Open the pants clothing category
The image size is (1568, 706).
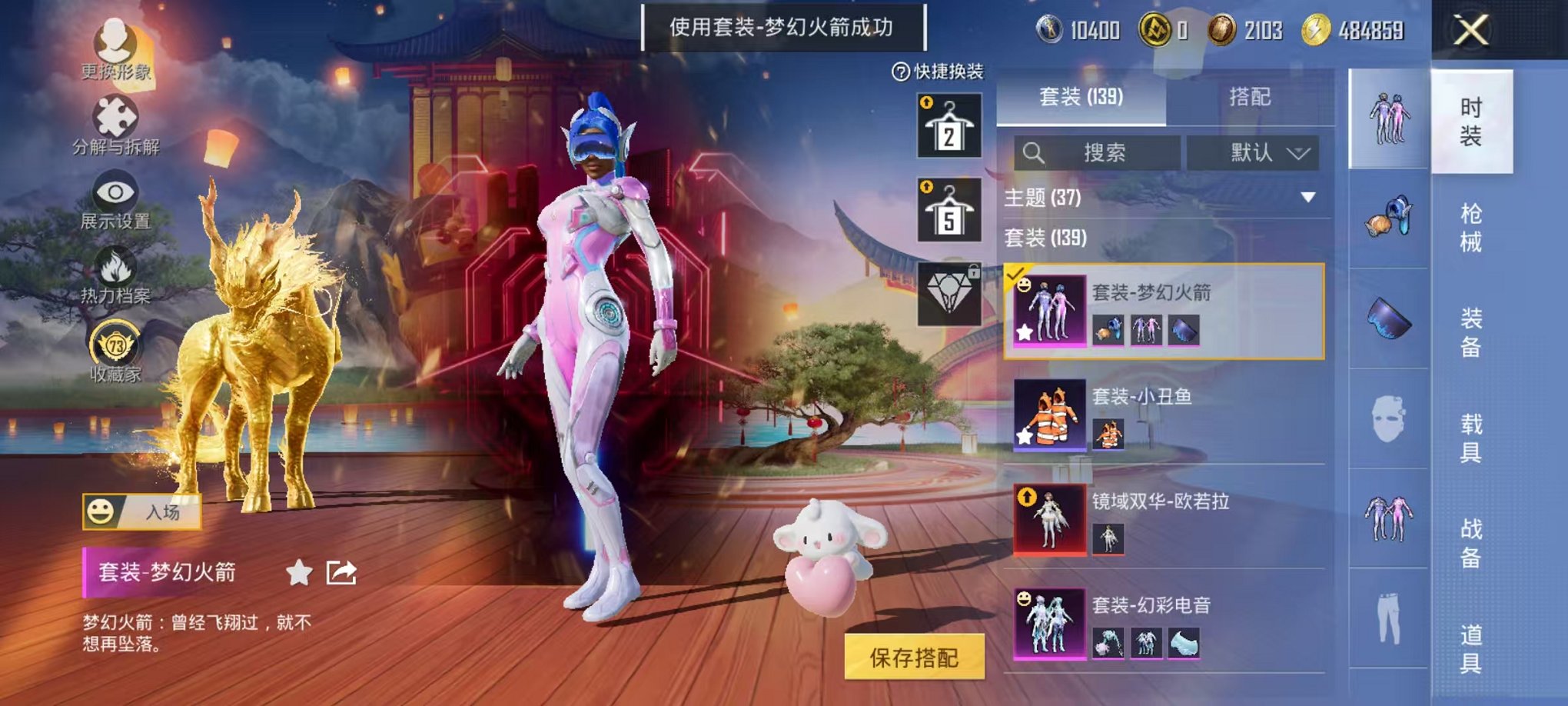(1390, 615)
